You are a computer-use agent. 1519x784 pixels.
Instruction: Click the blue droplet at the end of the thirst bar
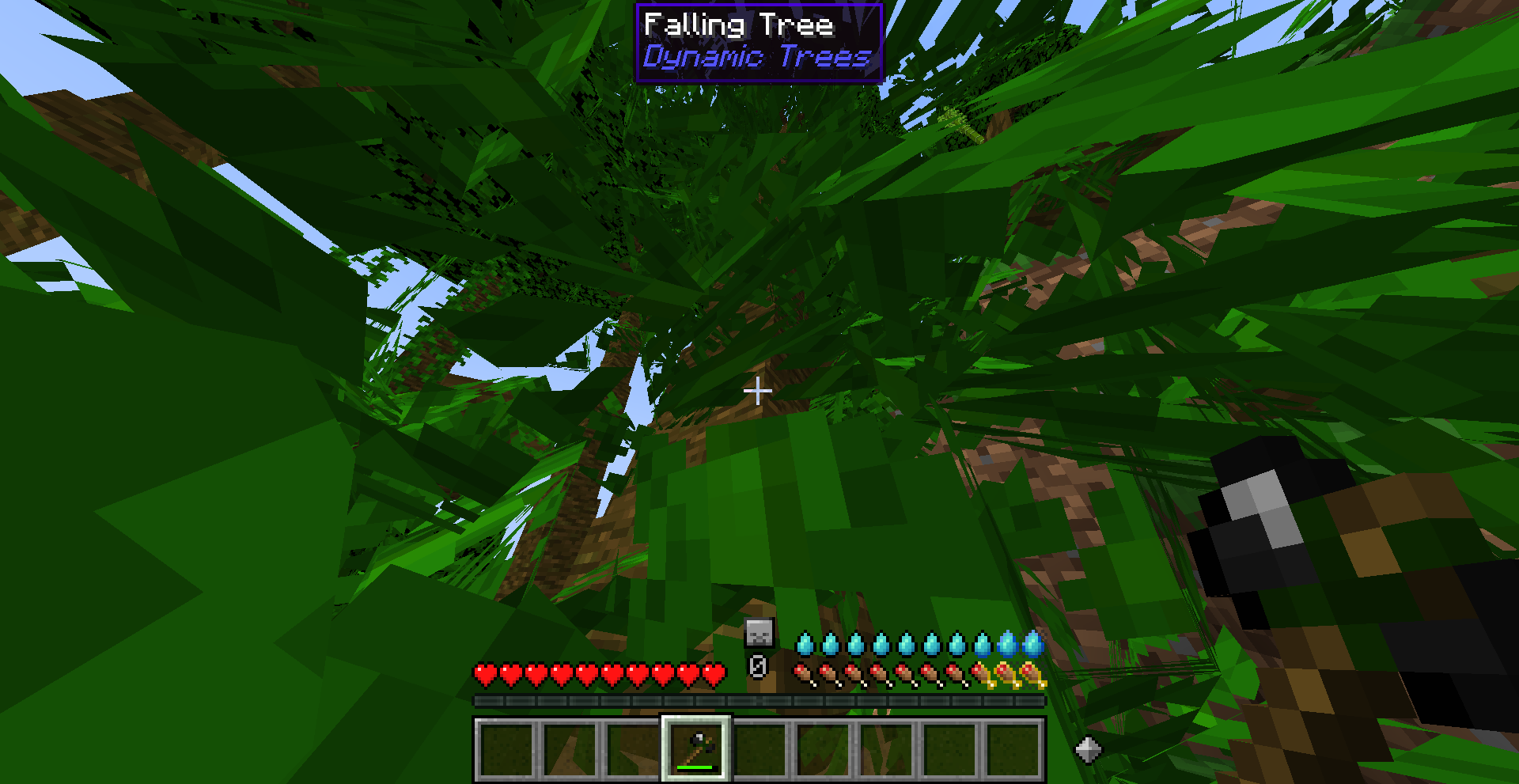[x=1032, y=642]
